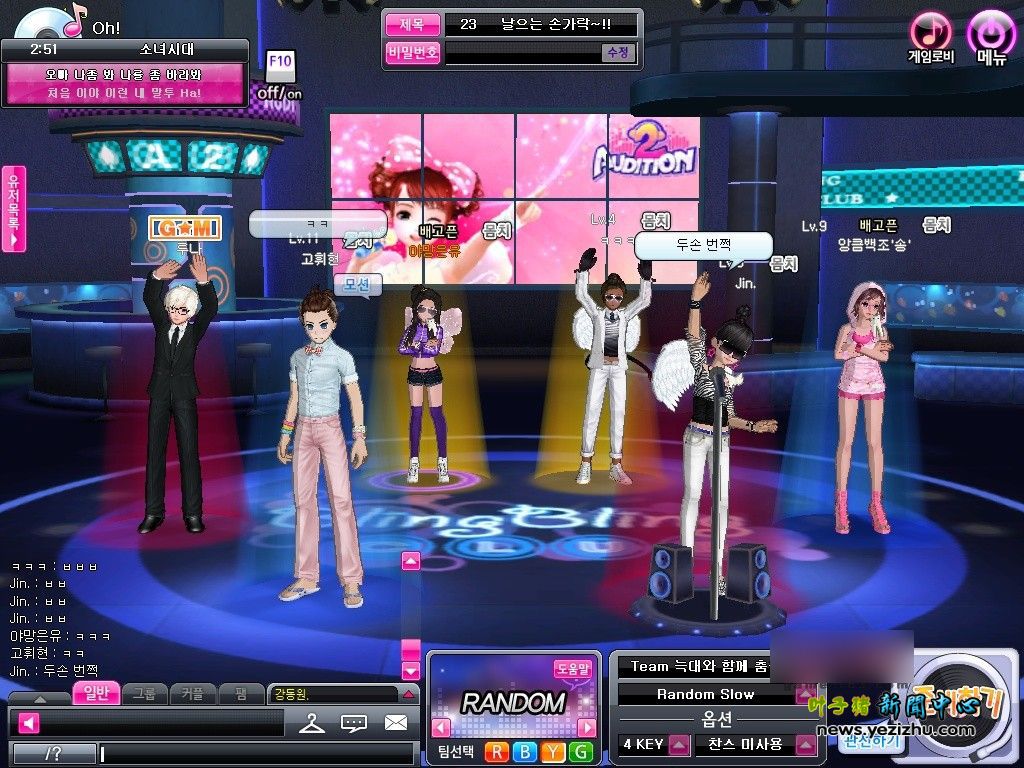Open the game lobby (게임로비)
This screenshot has width=1024, height=768.
930,35
